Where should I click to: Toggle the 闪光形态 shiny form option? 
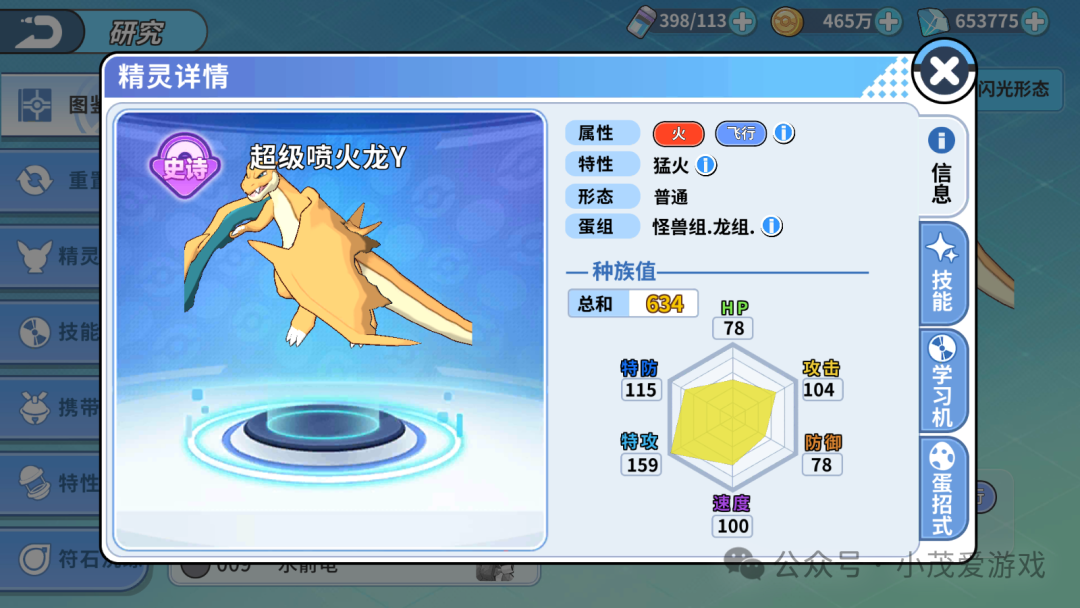point(1012,89)
